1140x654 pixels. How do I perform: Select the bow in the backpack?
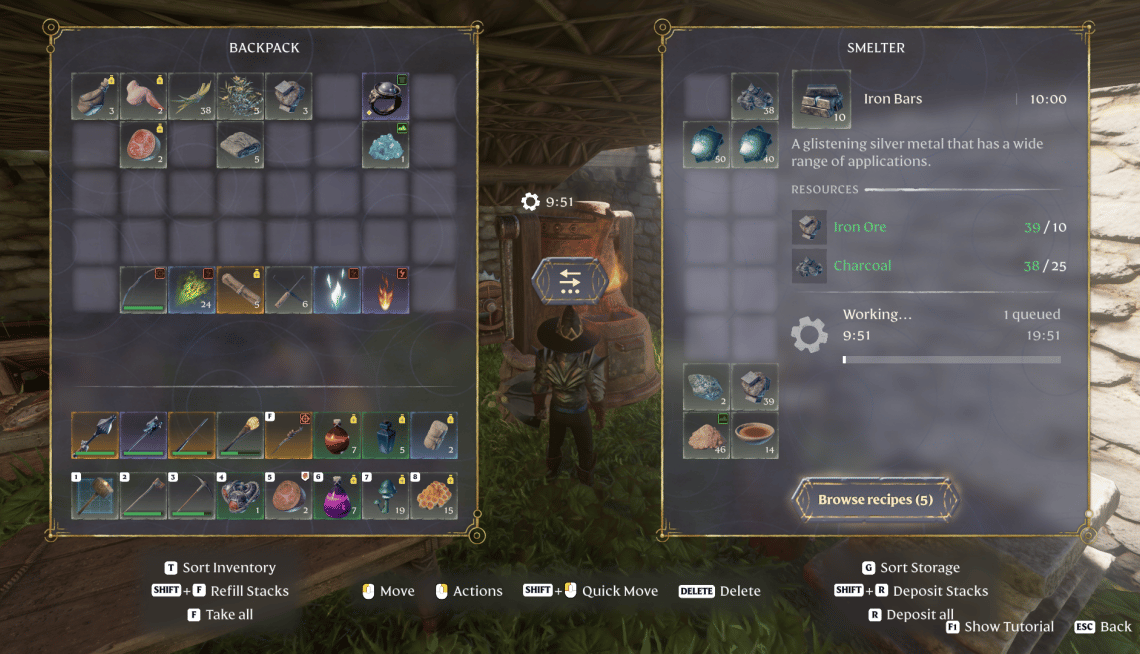[x=144, y=290]
